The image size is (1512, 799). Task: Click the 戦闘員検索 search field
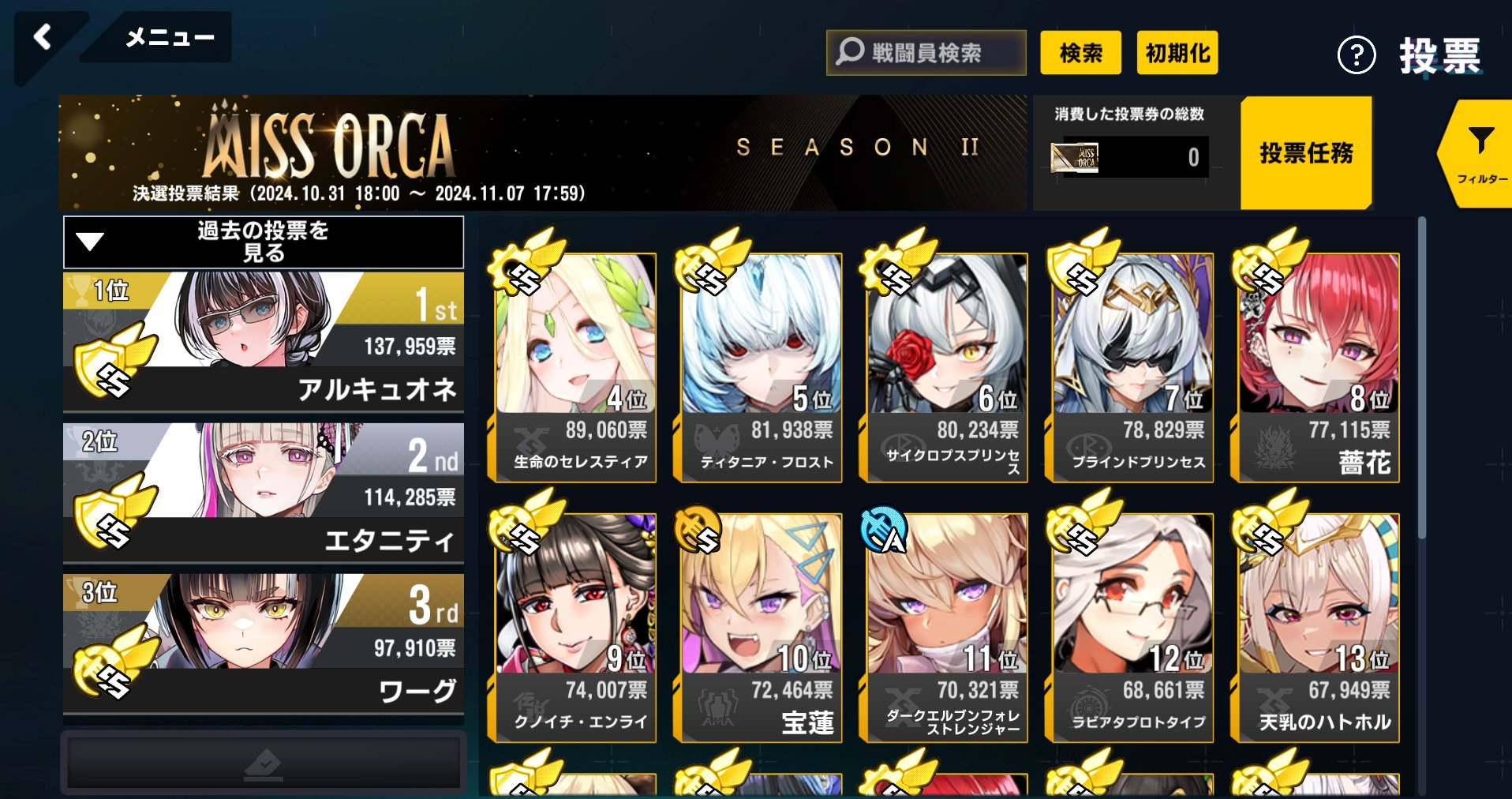[x=926, y=53]
